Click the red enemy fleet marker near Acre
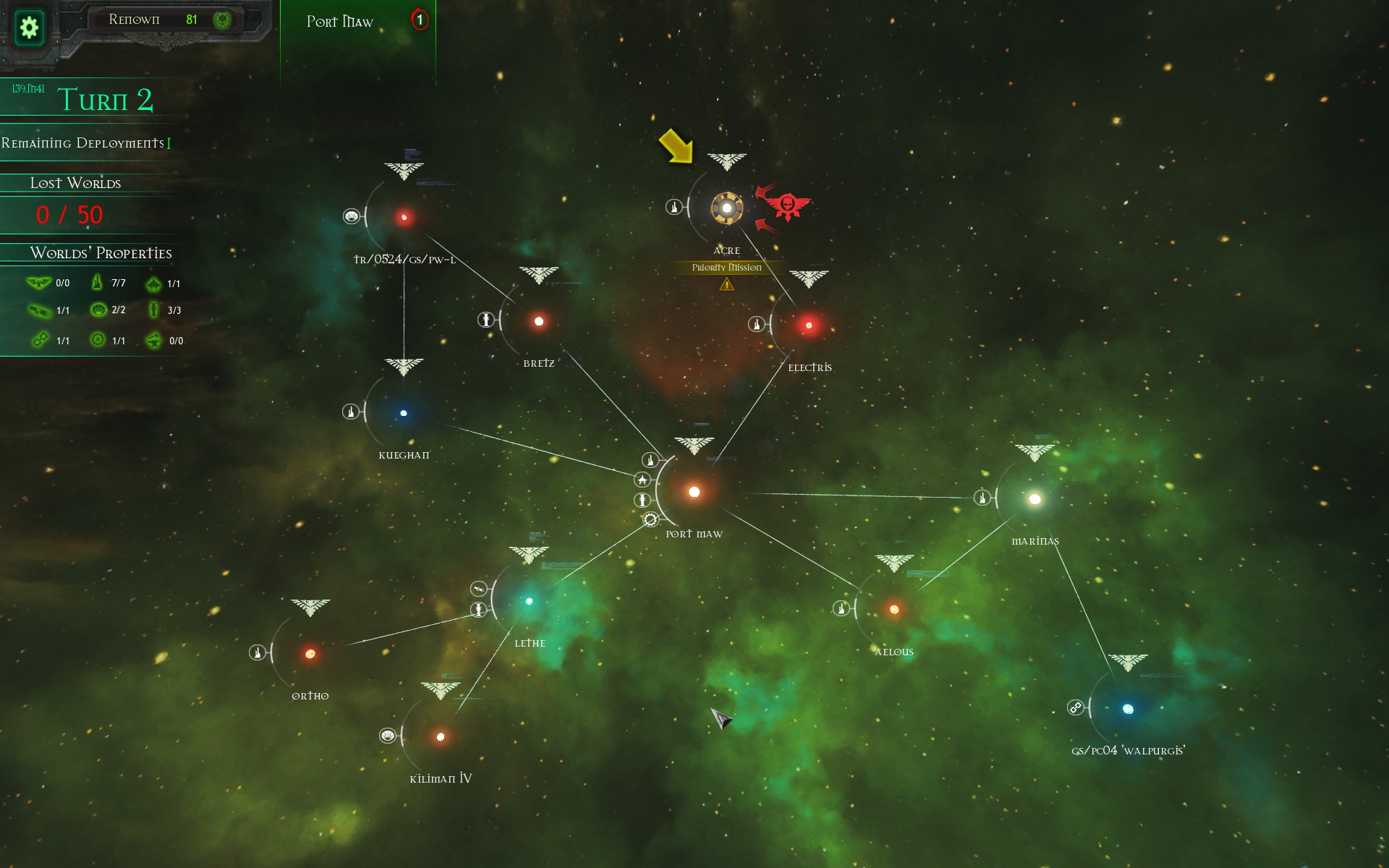The image size is (1389, 868). (x=787, y=206)
